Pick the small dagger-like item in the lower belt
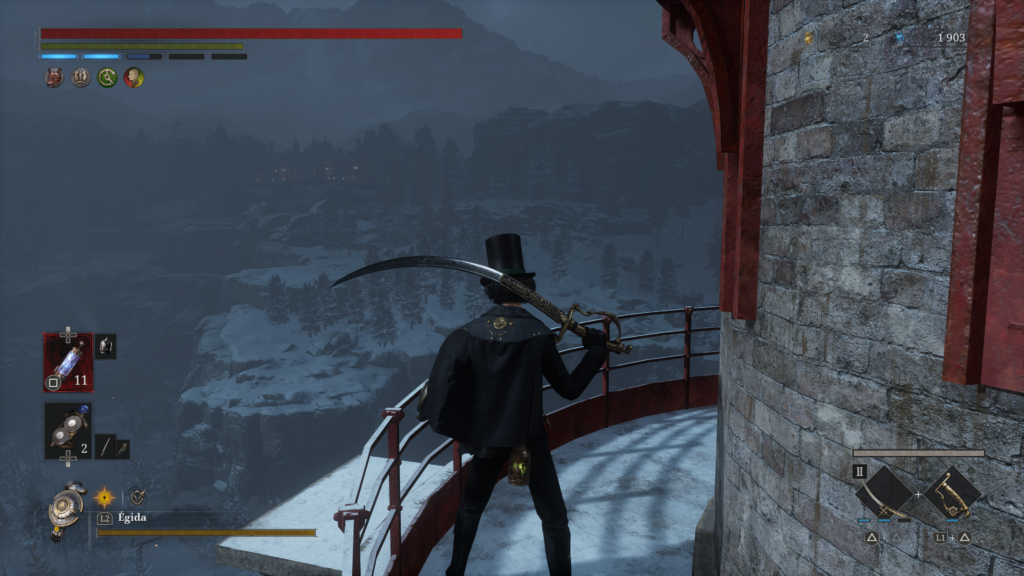Image resolution: width=1024 pixels, height=576 pixels. point(122,448)
